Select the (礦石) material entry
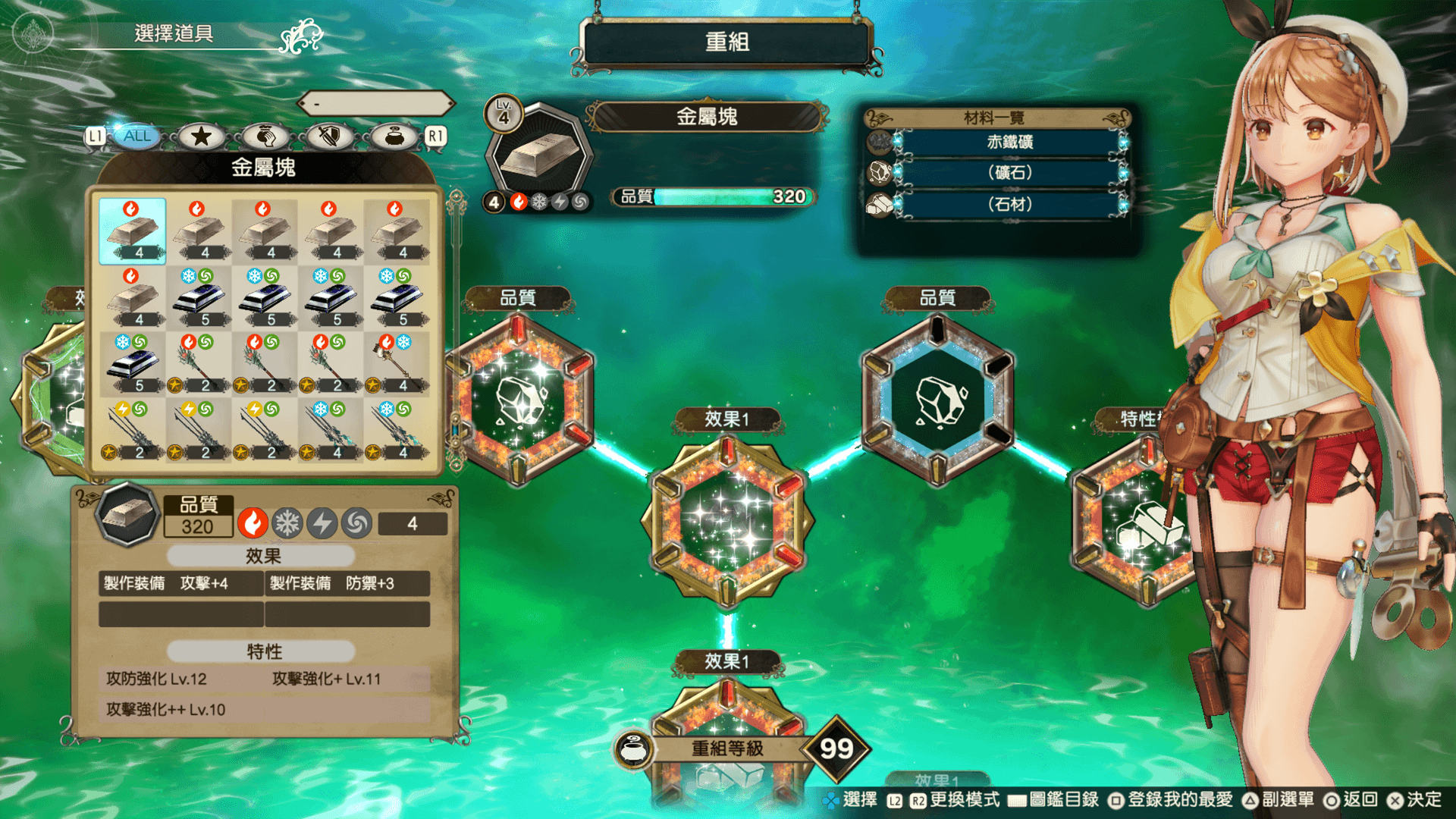This screenshot has height=819, width=1456. pyautogui.click(x=1009, y=173)
